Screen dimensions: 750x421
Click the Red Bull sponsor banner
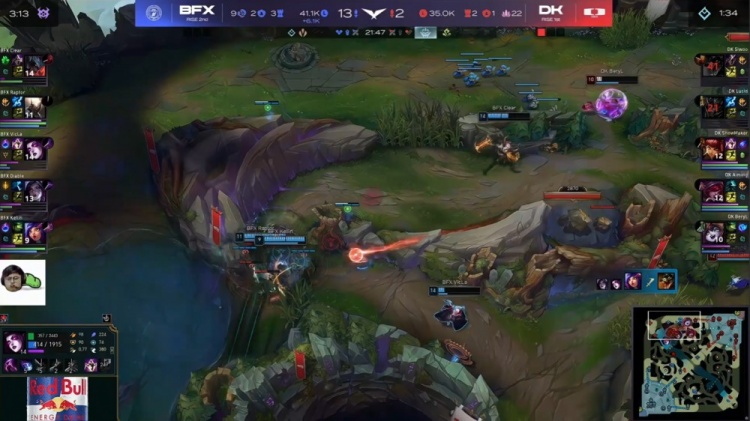click(x=57, y=399)
